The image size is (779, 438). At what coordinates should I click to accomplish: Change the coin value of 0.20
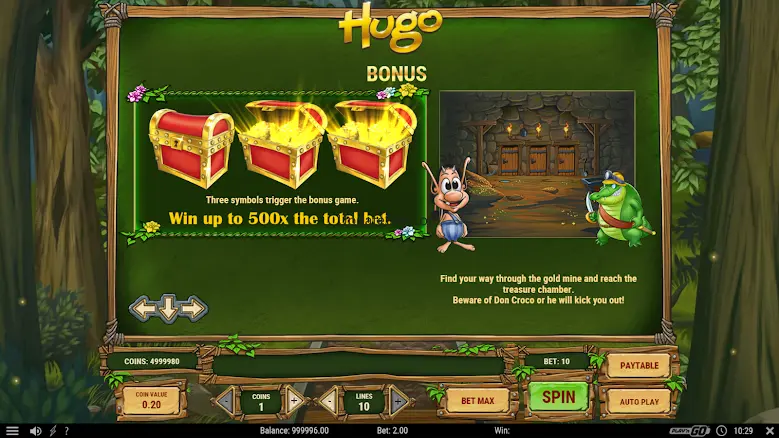pos(151,401)
